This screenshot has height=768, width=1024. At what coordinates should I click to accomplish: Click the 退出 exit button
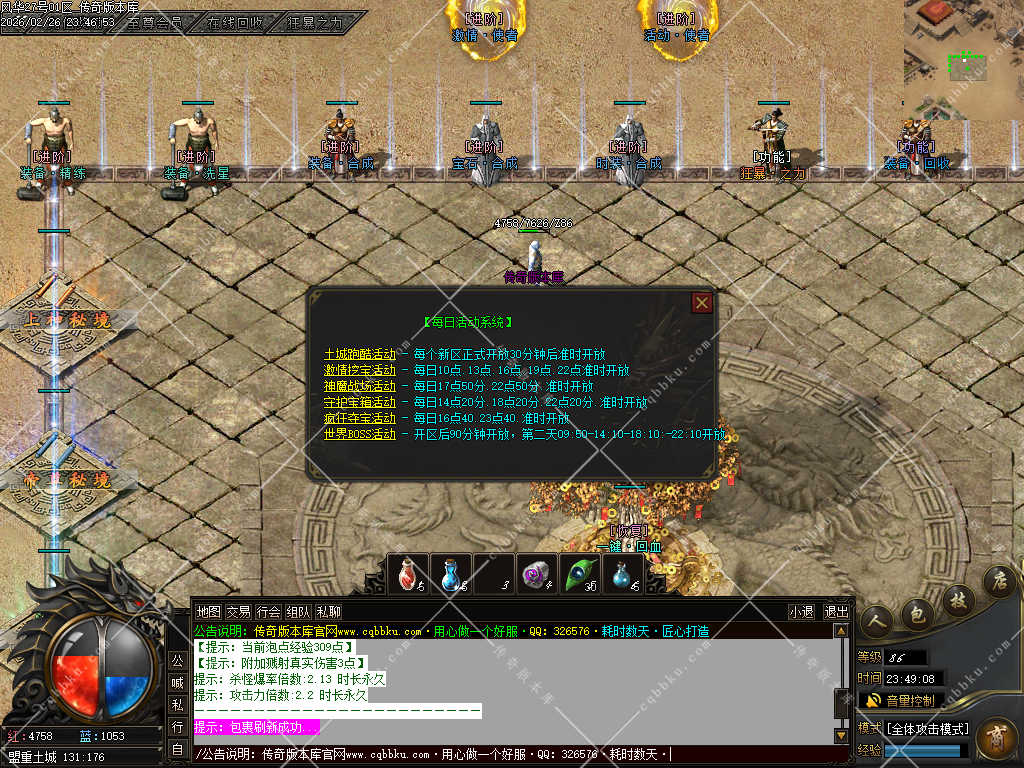tap(836, 612)
